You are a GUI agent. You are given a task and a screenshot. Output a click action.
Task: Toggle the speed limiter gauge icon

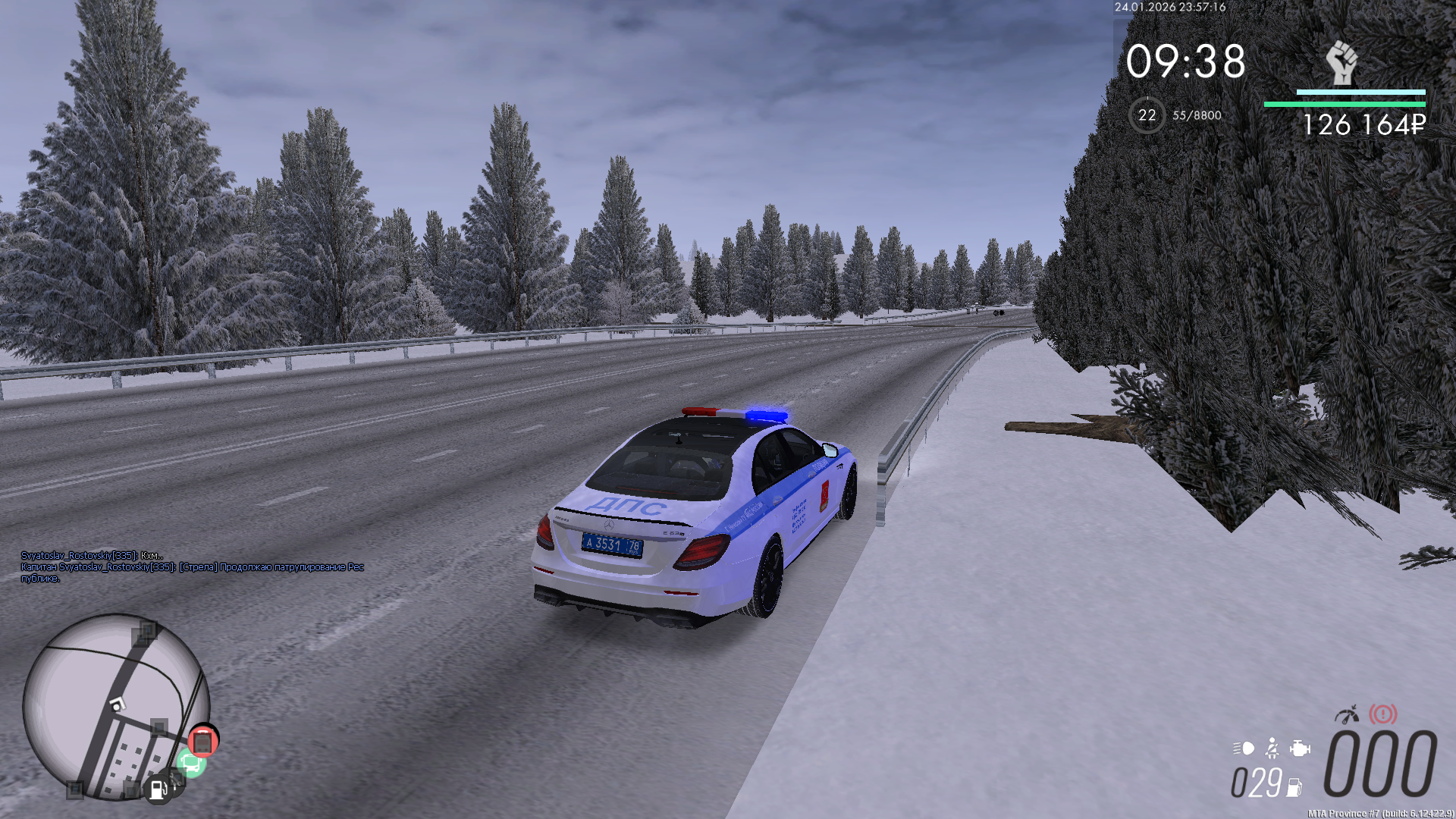click(x=1347, y=714)
